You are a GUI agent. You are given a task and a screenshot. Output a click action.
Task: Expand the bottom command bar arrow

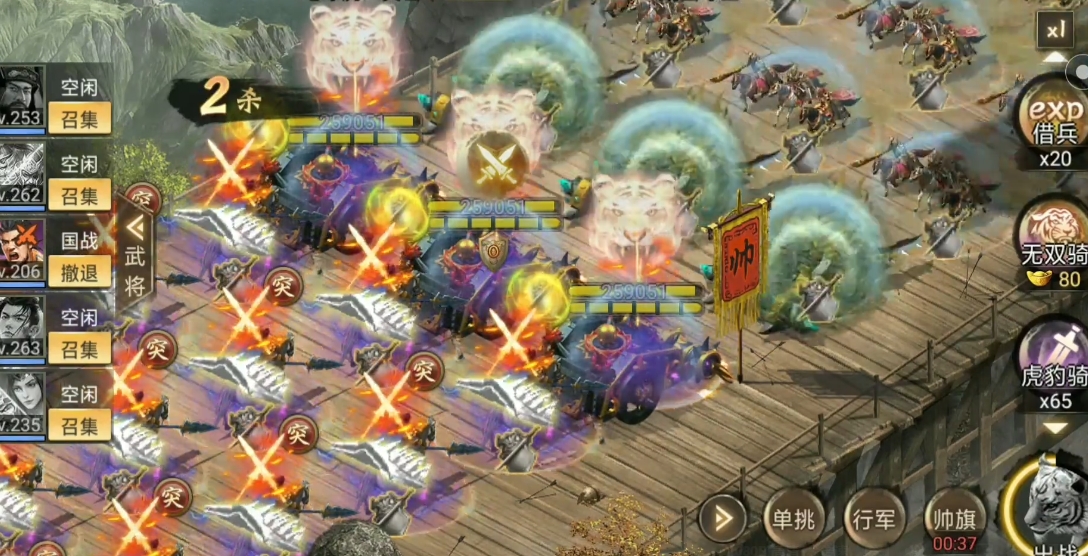coord(722,519)
